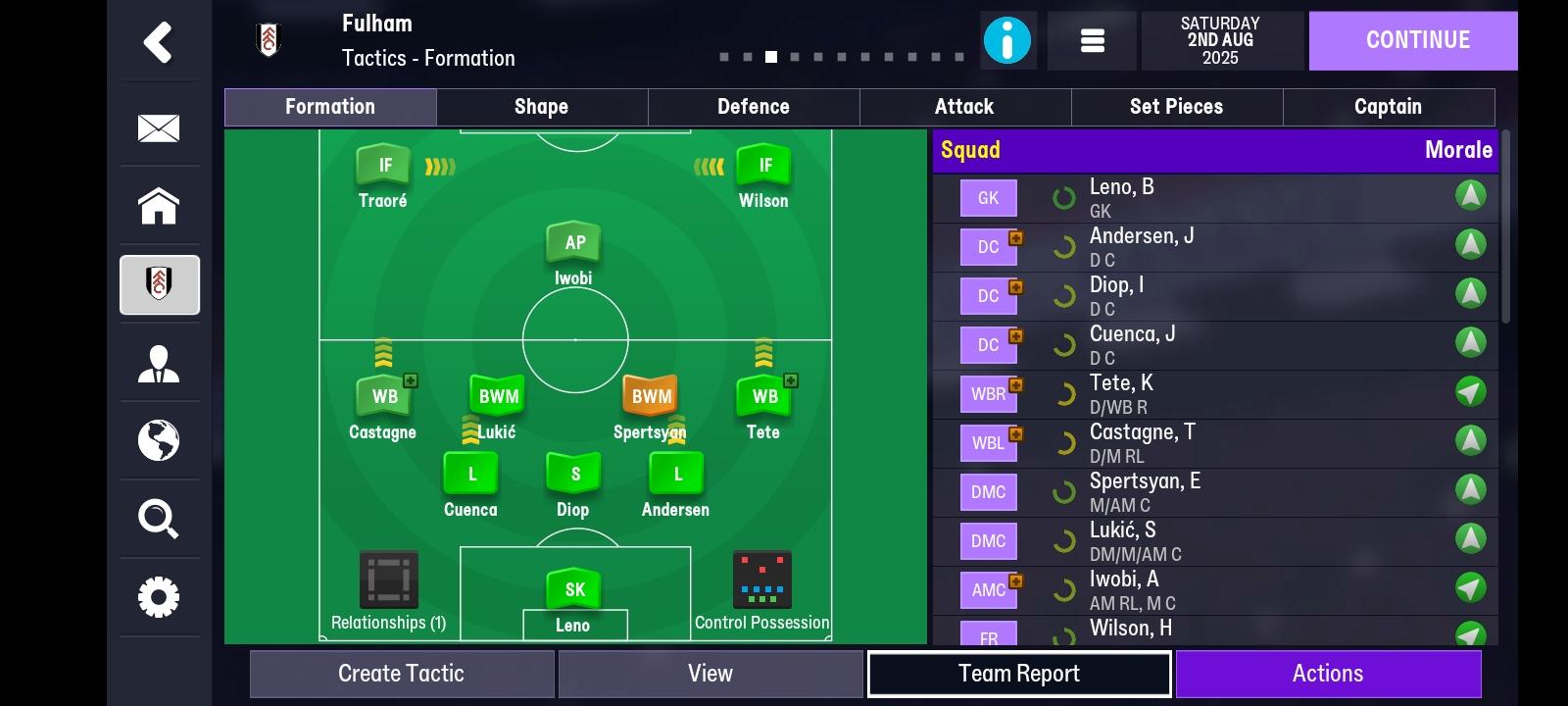Viewport: 1568px width, 706px height.
Task: Open the manager profile icon
Action: pyautogui.click(x=160, y=364)
